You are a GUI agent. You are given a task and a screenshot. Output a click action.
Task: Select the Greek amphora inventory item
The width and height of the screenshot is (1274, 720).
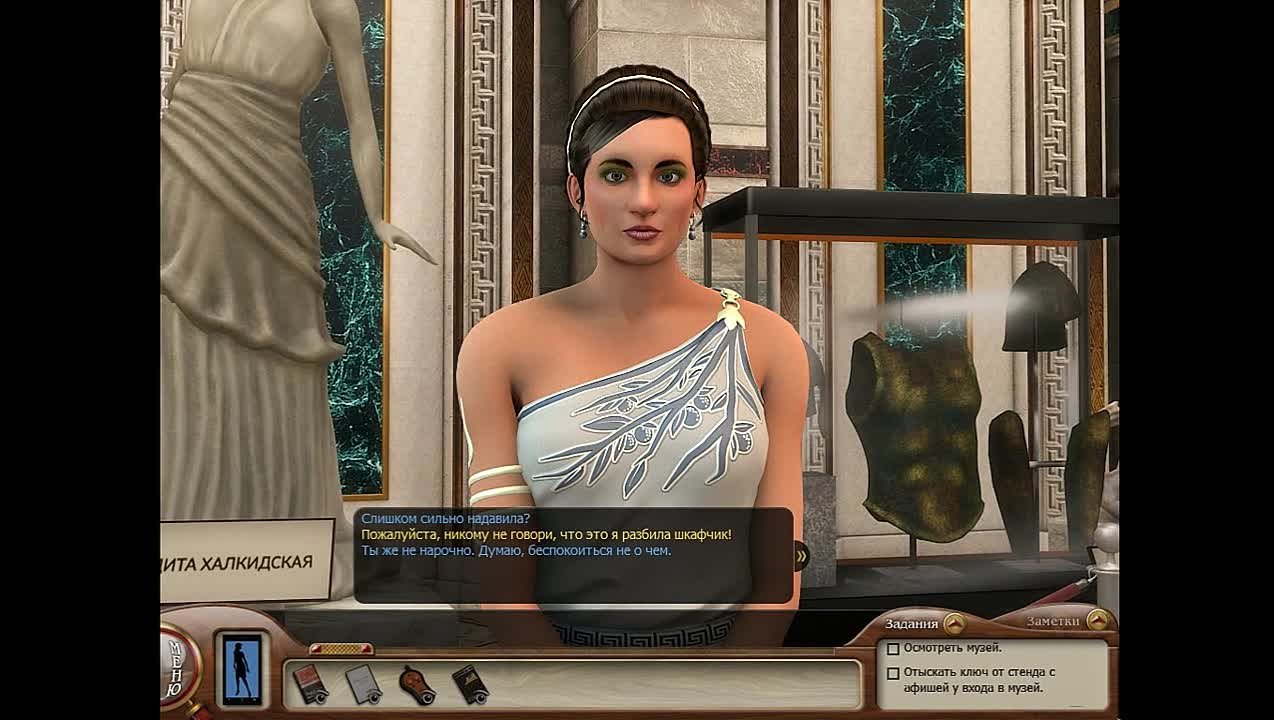pos(415,684)
